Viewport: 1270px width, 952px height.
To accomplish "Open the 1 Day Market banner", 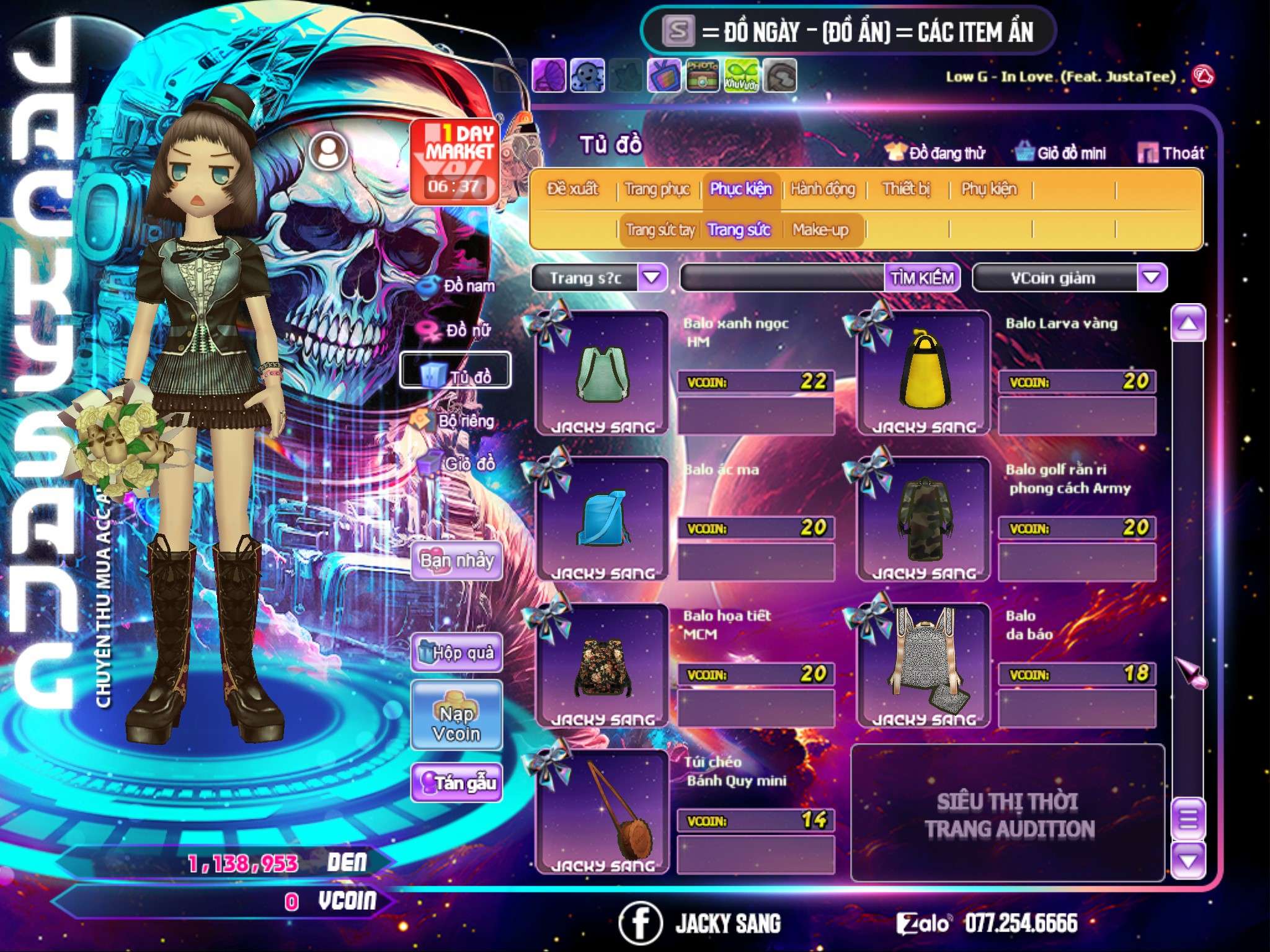I will tap(455, 161).
